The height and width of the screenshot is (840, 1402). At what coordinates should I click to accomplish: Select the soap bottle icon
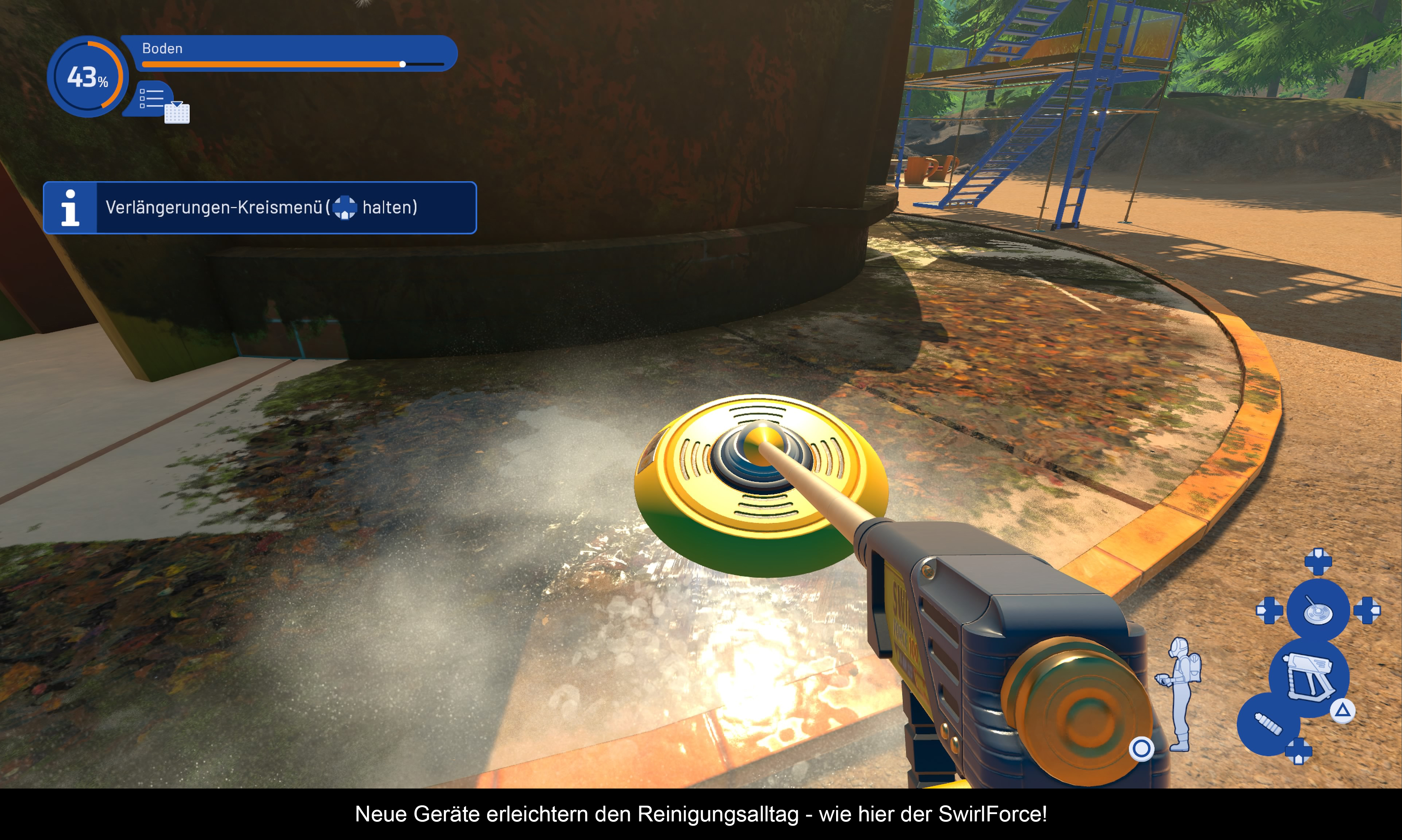(x=1267, y=724)
